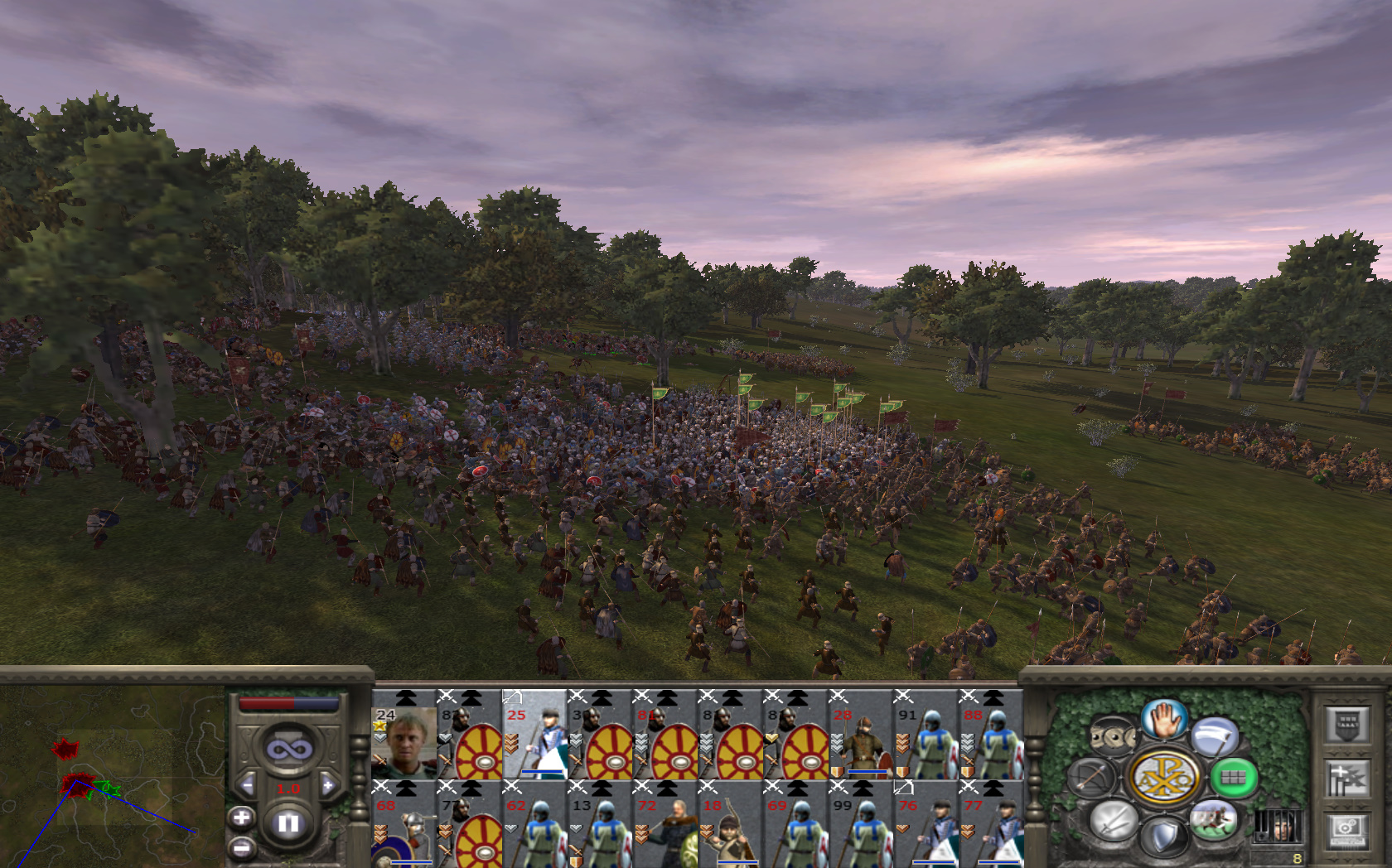Screen dimensions: 1392x868
Task: Select the archer unit card numbered 18
Action: point(730,825)
